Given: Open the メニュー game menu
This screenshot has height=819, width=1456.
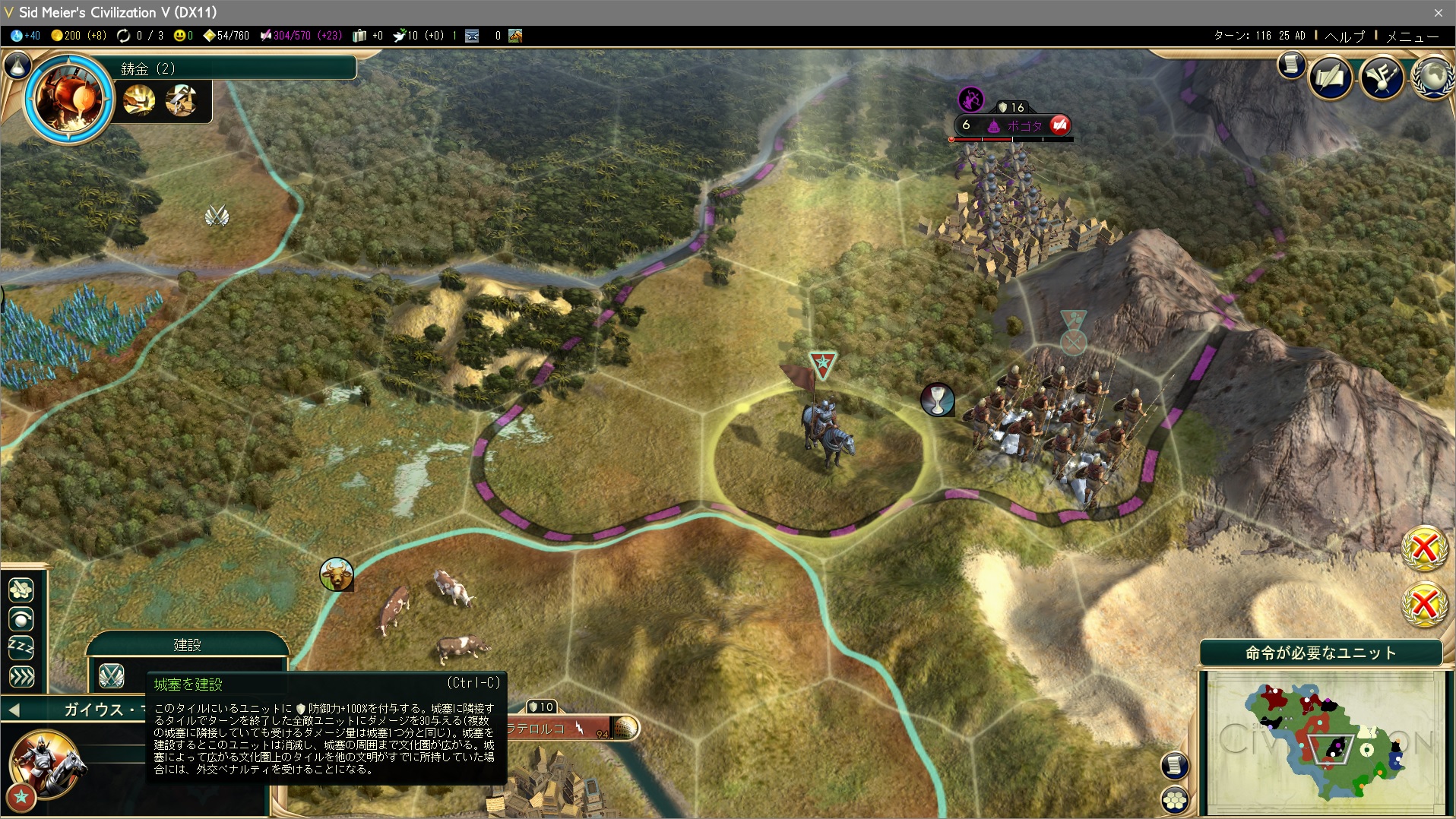Looking at the screenshot, I should click(1412, 36).
